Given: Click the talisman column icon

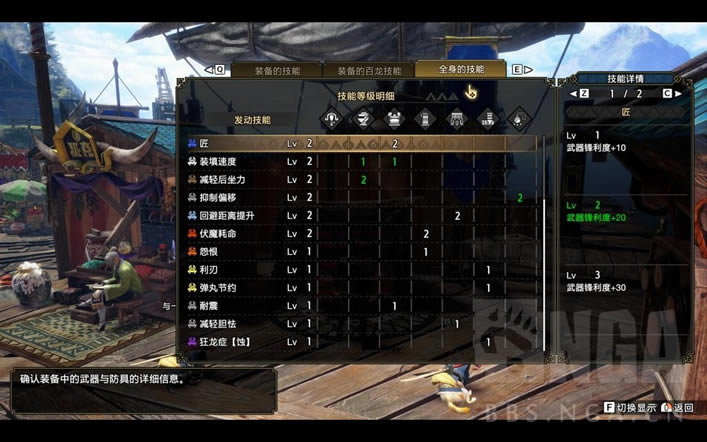Looking at the screenshot, I should pyautogui.click(x=519, y=119).
